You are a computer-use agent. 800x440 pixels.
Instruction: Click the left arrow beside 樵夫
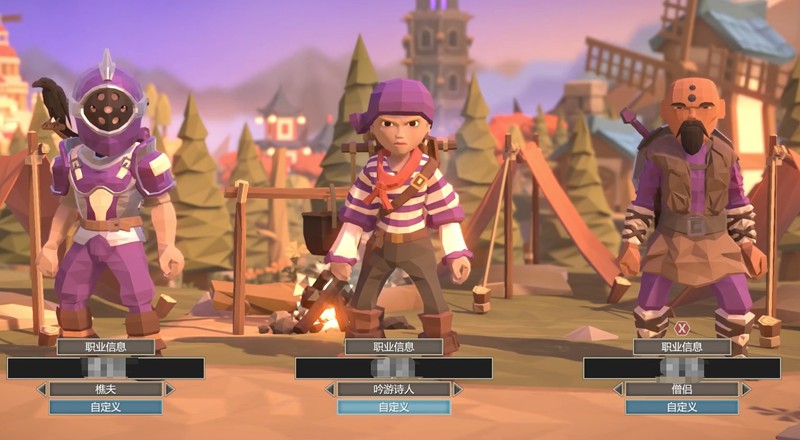pyautogui.click(x=42, y=389)
